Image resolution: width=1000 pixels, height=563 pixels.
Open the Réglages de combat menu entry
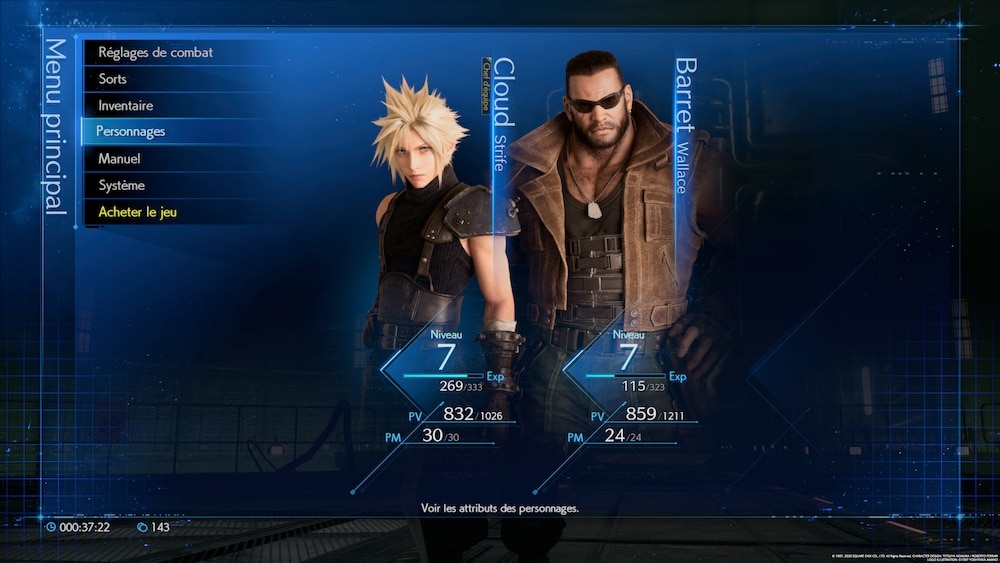tap(155, 52)
